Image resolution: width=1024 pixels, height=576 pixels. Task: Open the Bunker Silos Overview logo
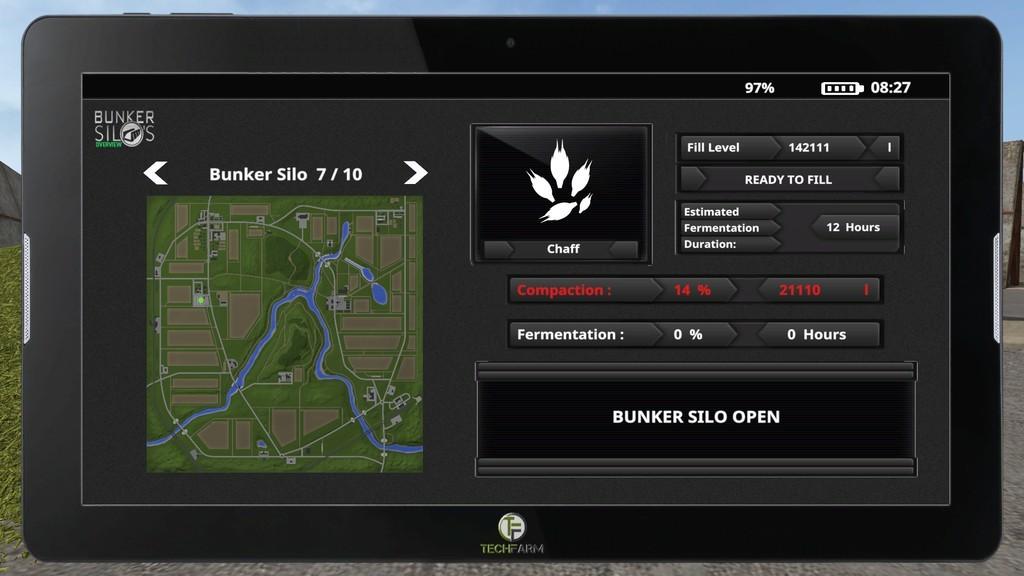[x=124, y=129]
